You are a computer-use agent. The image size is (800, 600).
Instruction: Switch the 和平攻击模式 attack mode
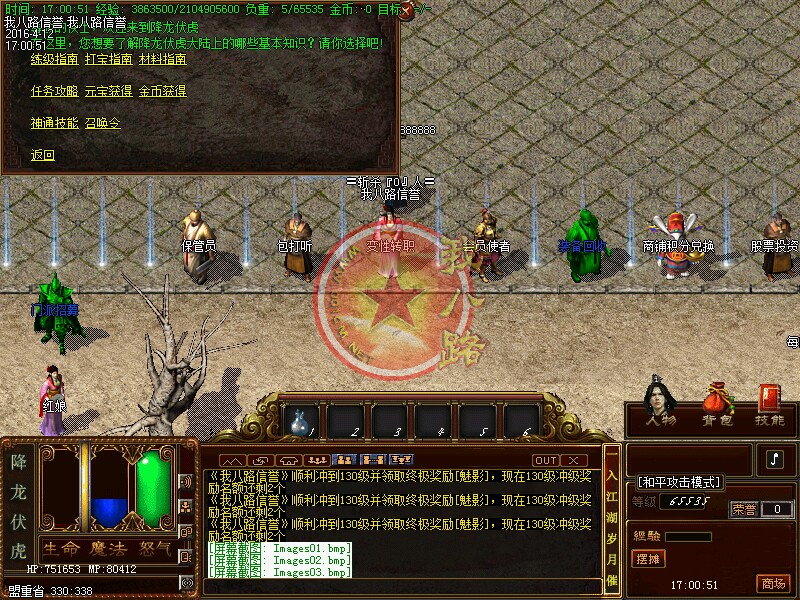pyautogui.click(x=679, y=482)
